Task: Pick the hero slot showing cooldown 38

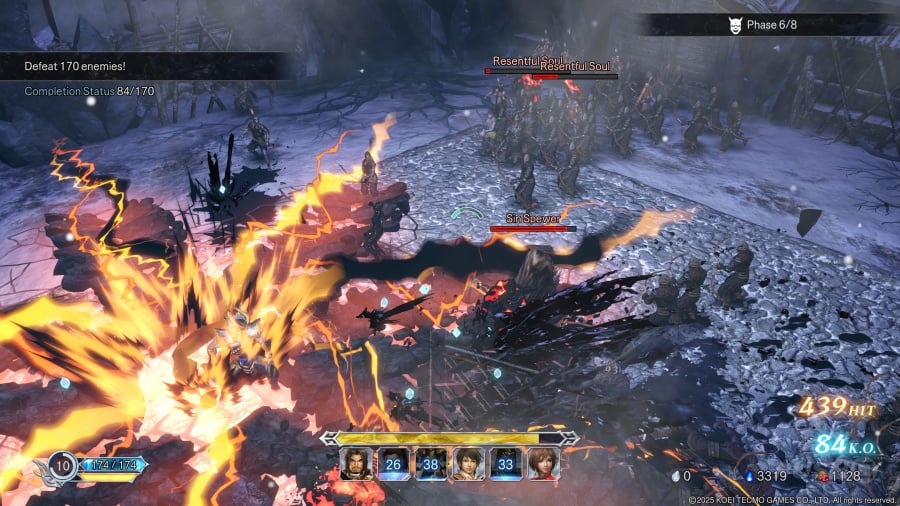Action: (x=431, y=464)
